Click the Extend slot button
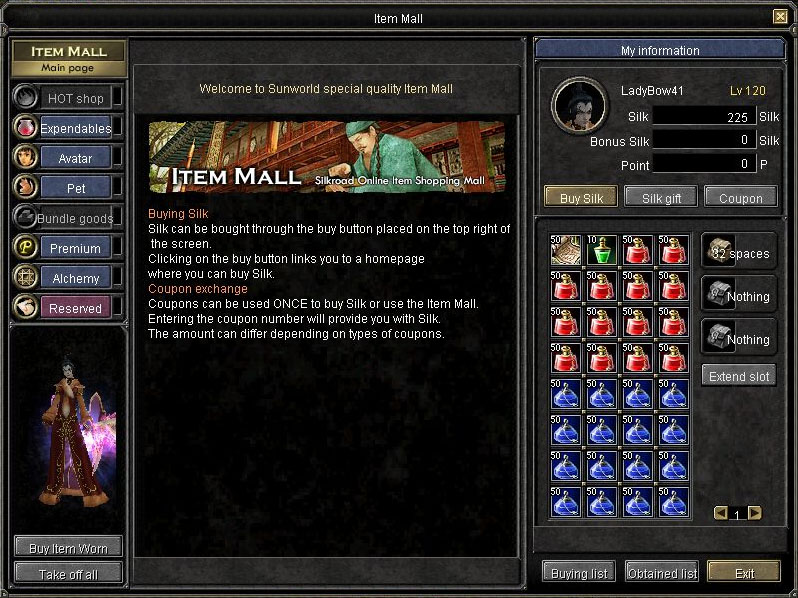798x598 pixels. [739, 376]
